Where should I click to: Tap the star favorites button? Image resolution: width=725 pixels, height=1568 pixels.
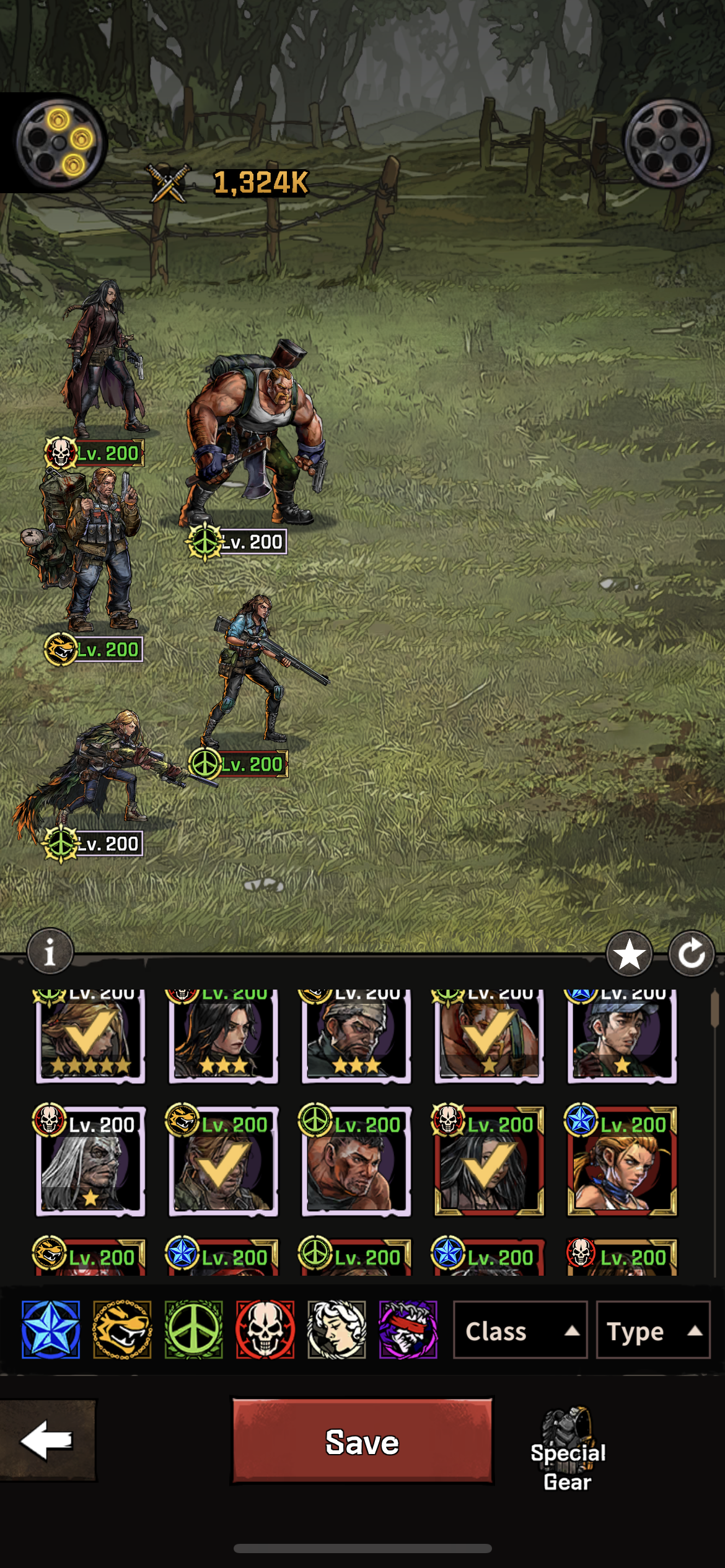(x=629, y=954)
